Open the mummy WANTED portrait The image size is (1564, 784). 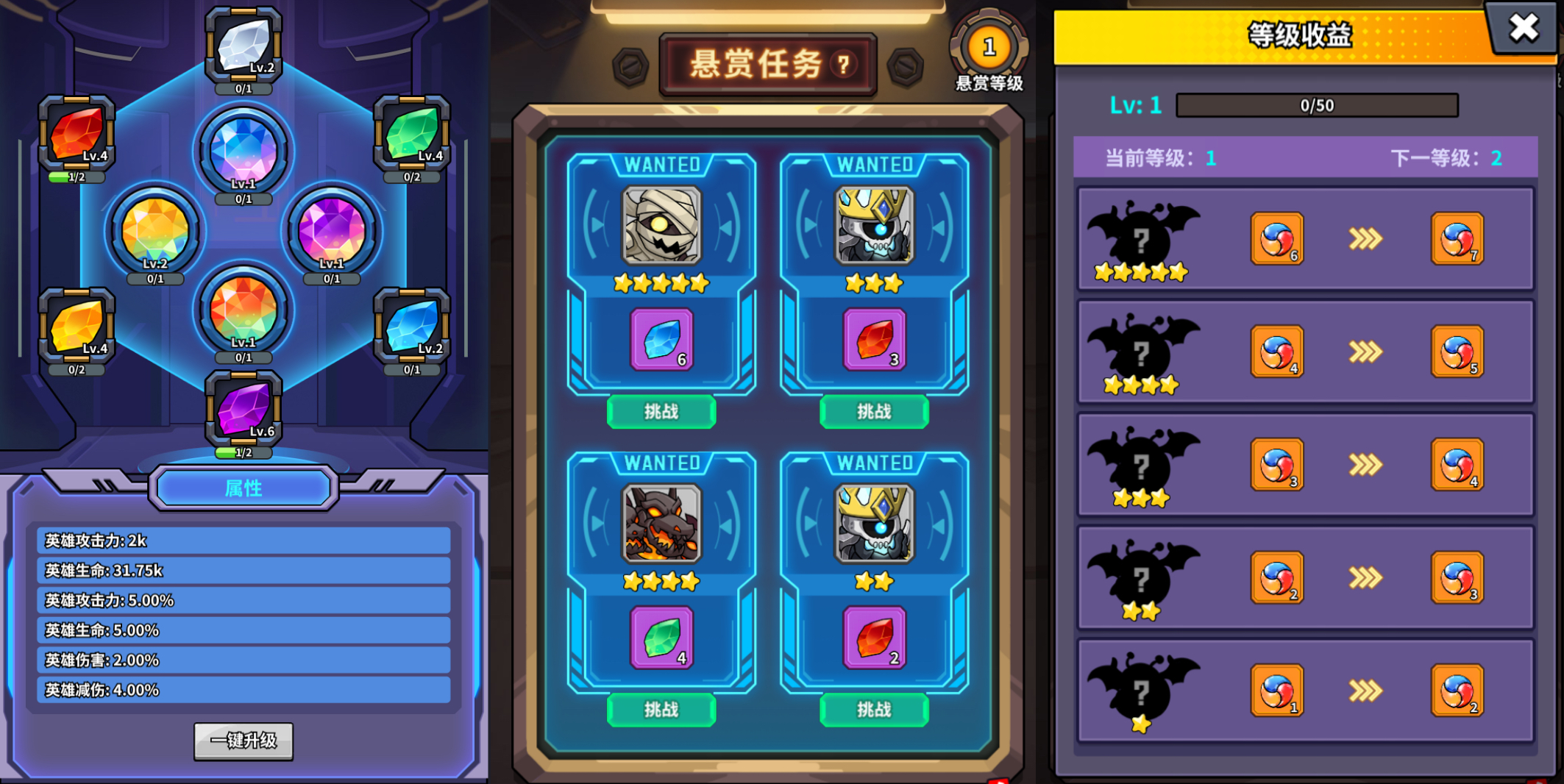pyautogui.click(x=660, y=224)
